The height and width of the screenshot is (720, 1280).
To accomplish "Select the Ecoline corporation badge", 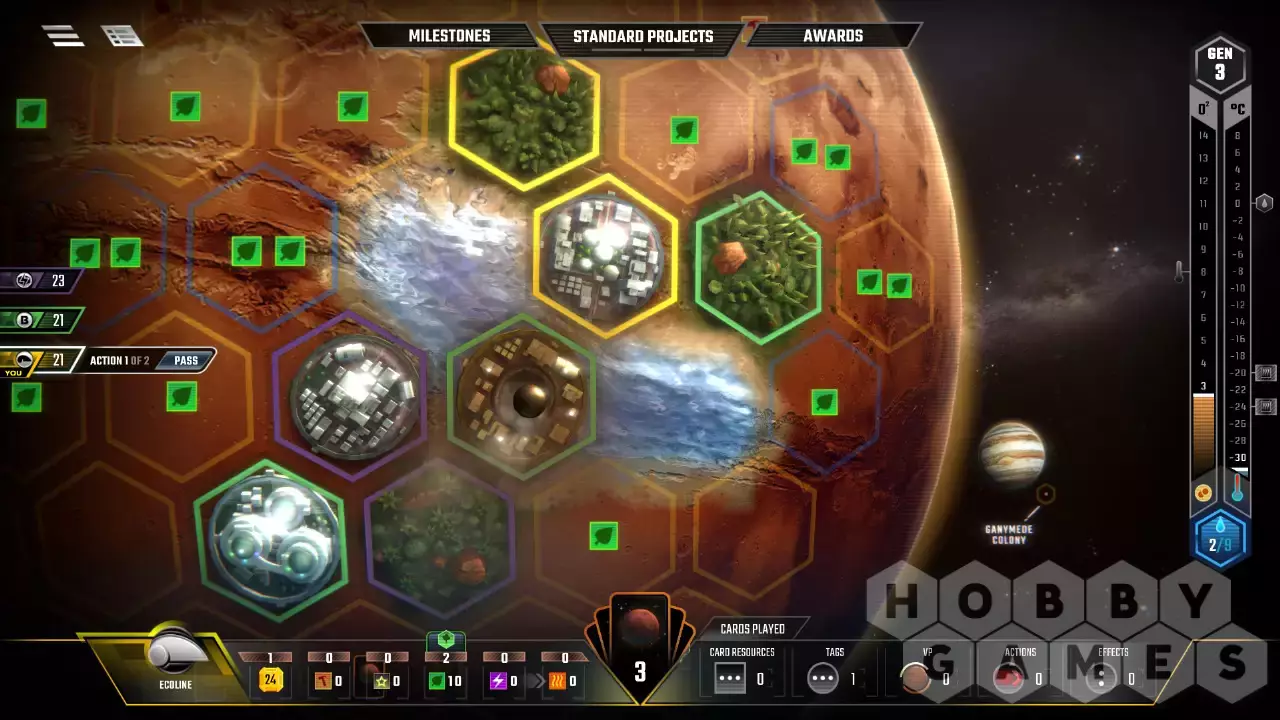I will (x=177, y=661).
